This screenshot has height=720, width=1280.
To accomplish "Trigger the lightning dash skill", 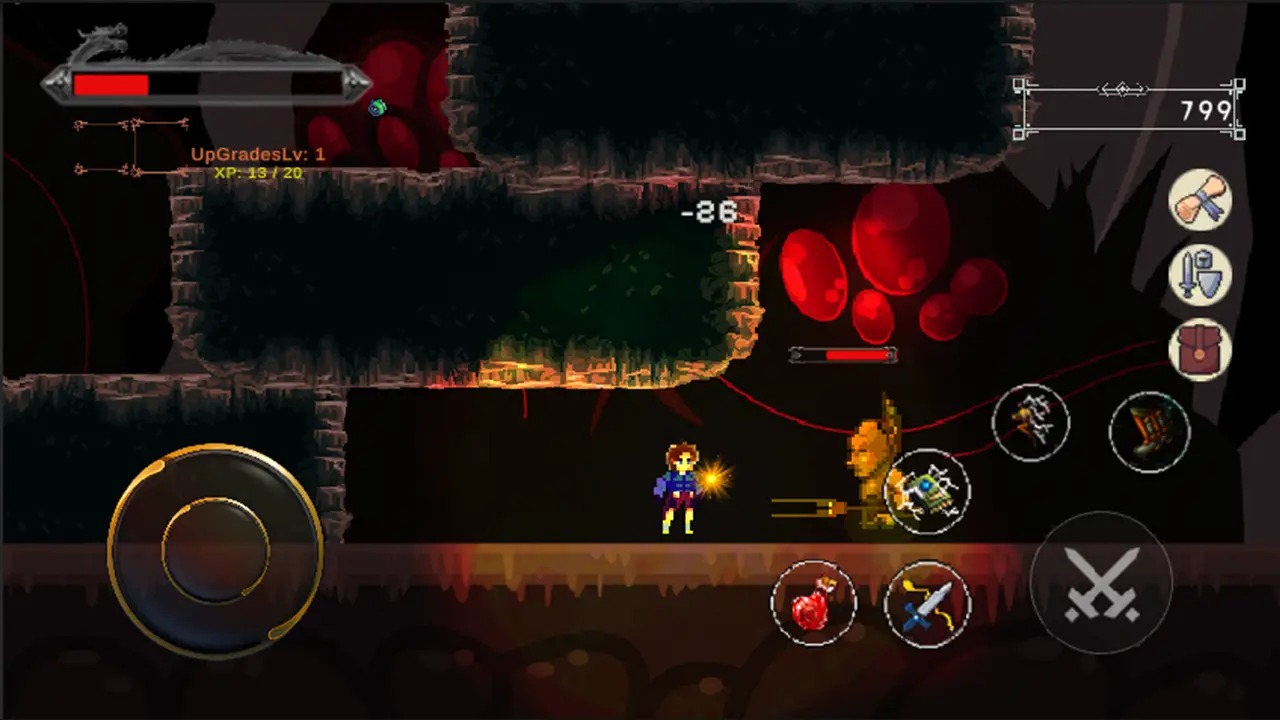I will 1031,423.
